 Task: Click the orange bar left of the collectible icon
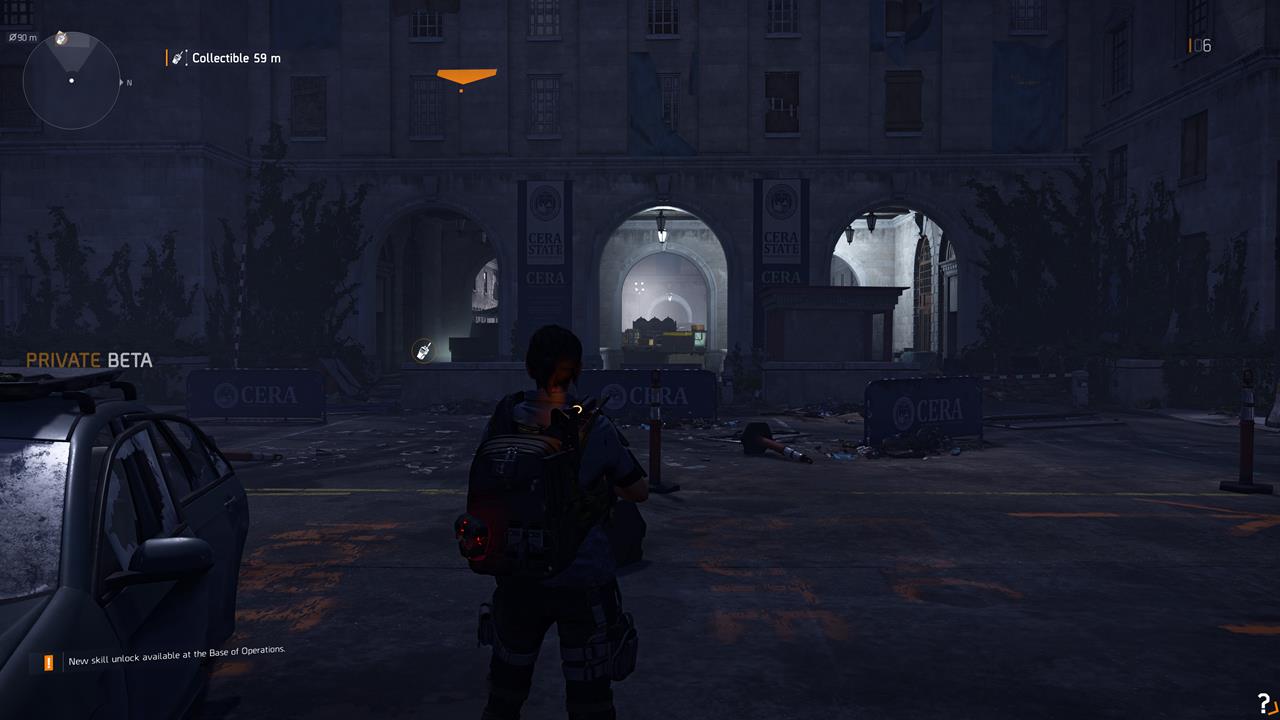click(x=166, y=57)
